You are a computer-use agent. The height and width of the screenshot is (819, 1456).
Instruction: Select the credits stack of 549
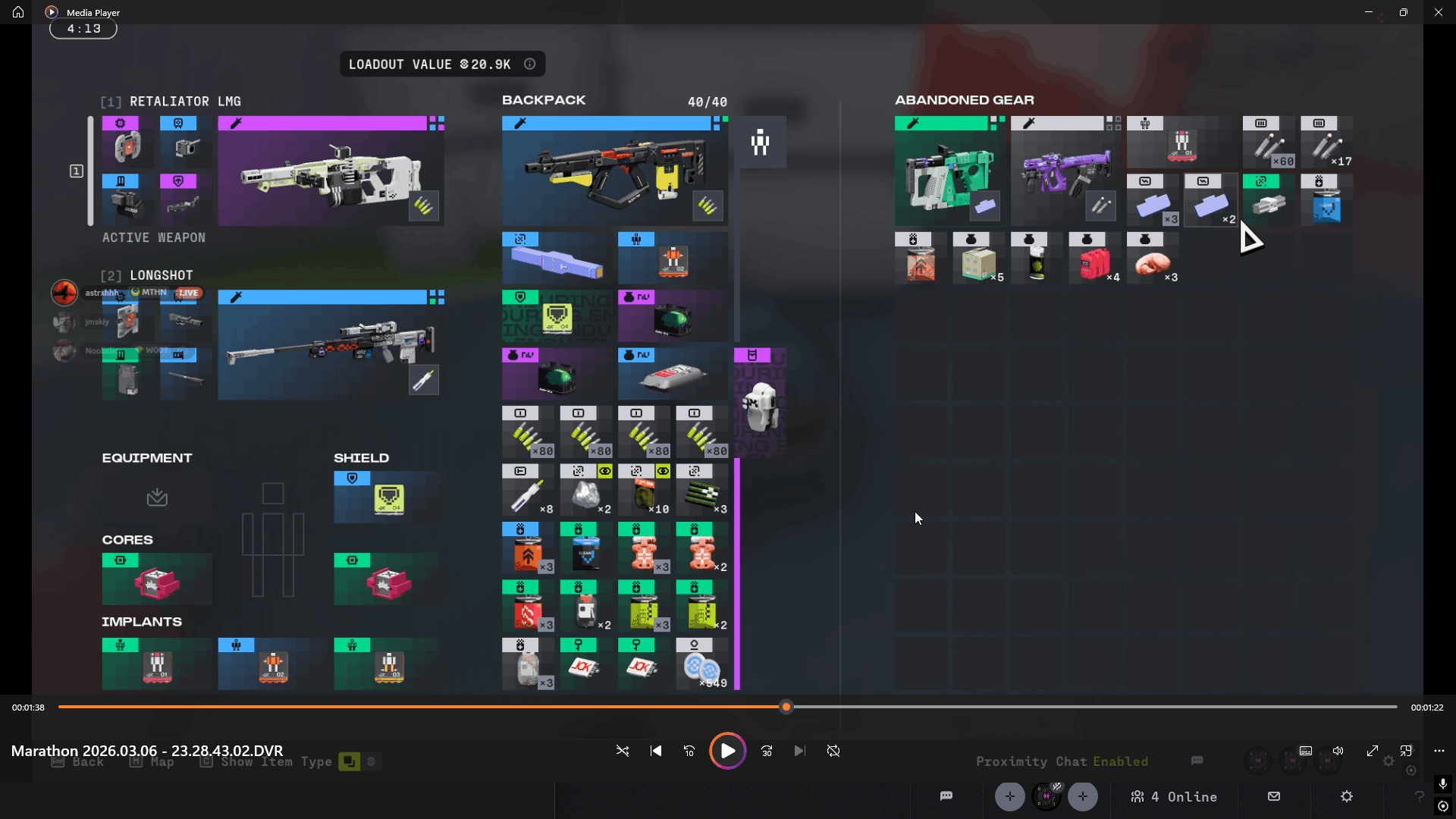(x=701, y=664)
